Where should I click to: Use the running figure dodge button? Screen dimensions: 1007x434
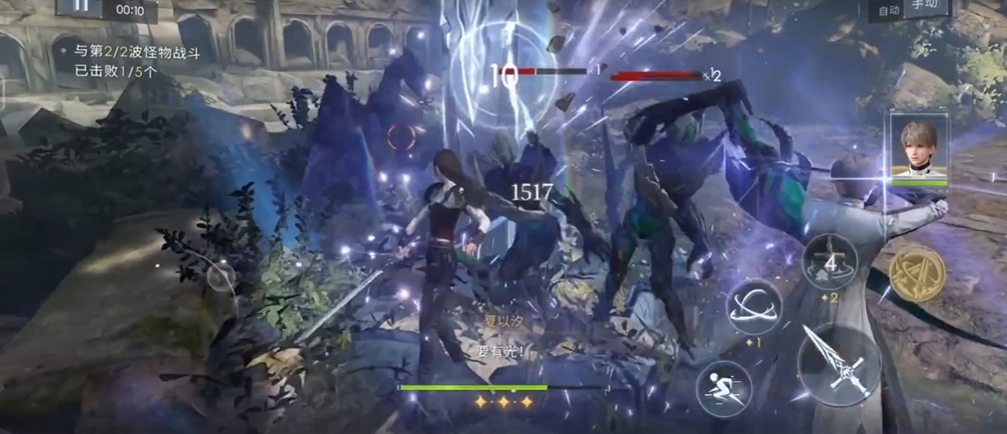click(723, 386)
